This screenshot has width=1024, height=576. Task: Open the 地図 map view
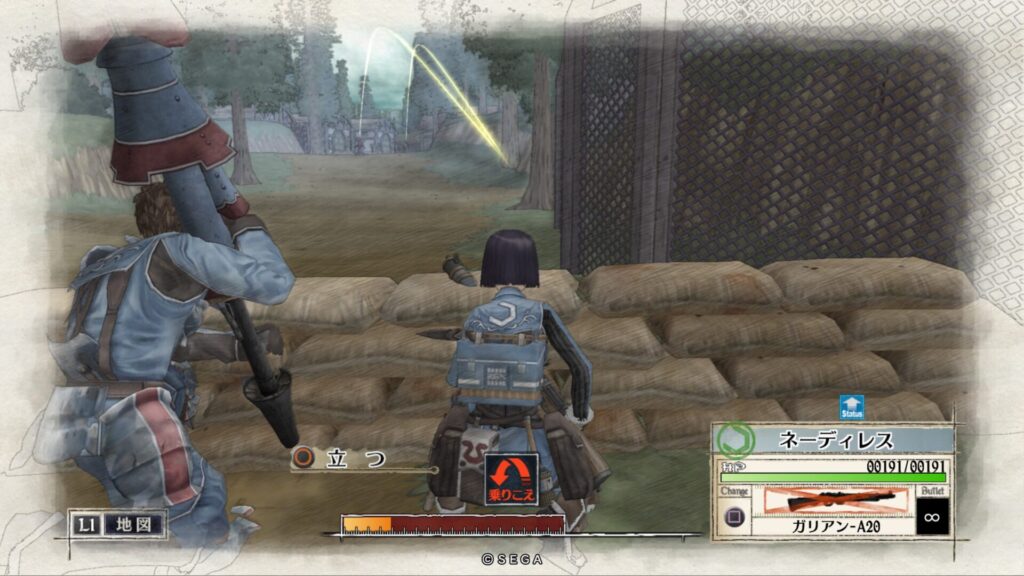117,523
